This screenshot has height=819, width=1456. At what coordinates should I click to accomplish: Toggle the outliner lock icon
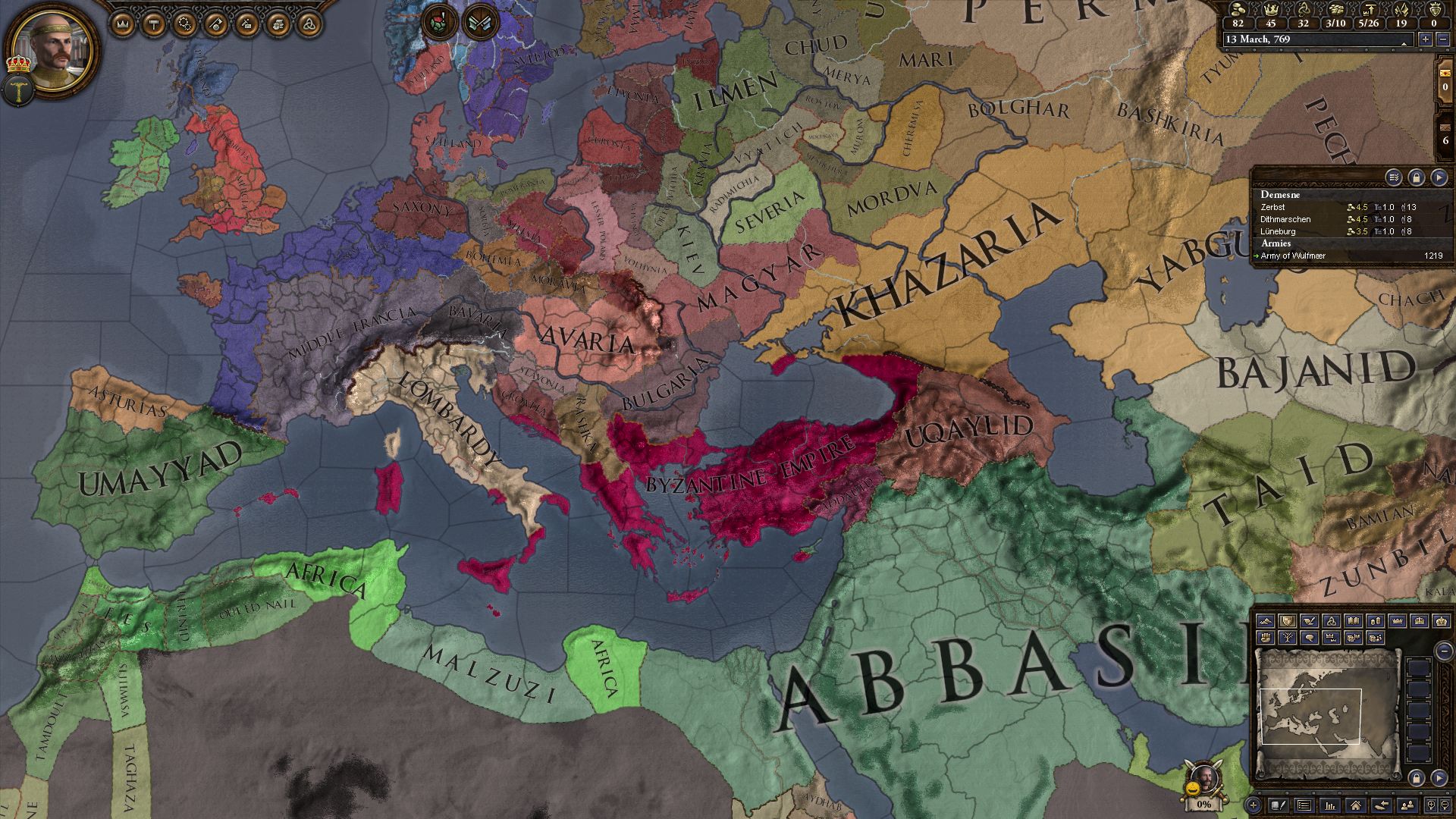1415,177
